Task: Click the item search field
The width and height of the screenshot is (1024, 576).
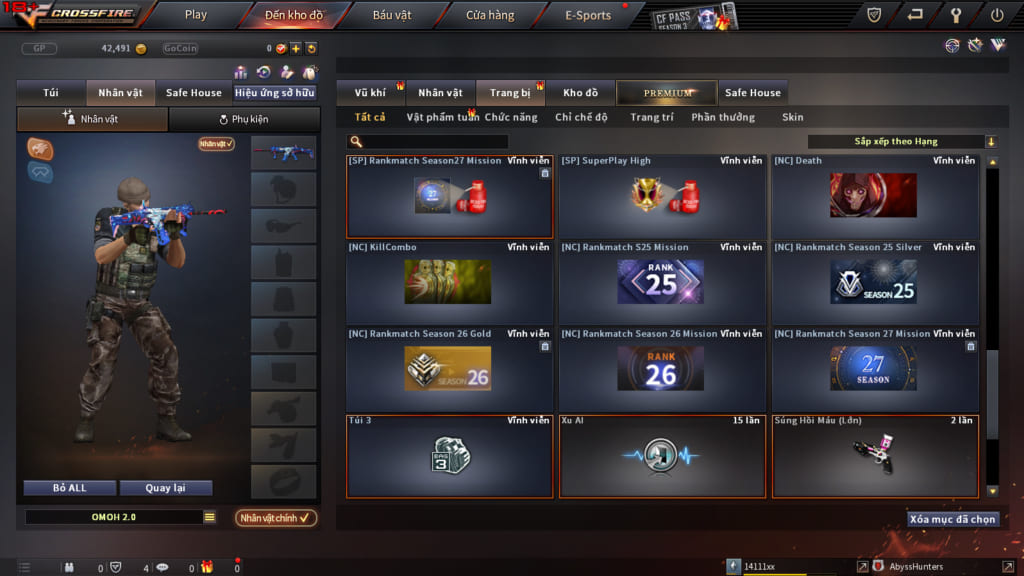Action: tap(432, 142)
